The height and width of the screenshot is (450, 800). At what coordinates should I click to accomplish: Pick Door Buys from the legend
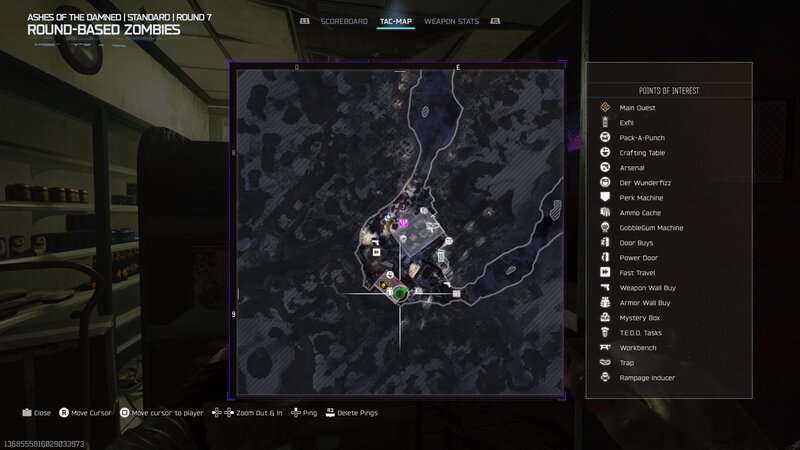[x=637, y=243]
